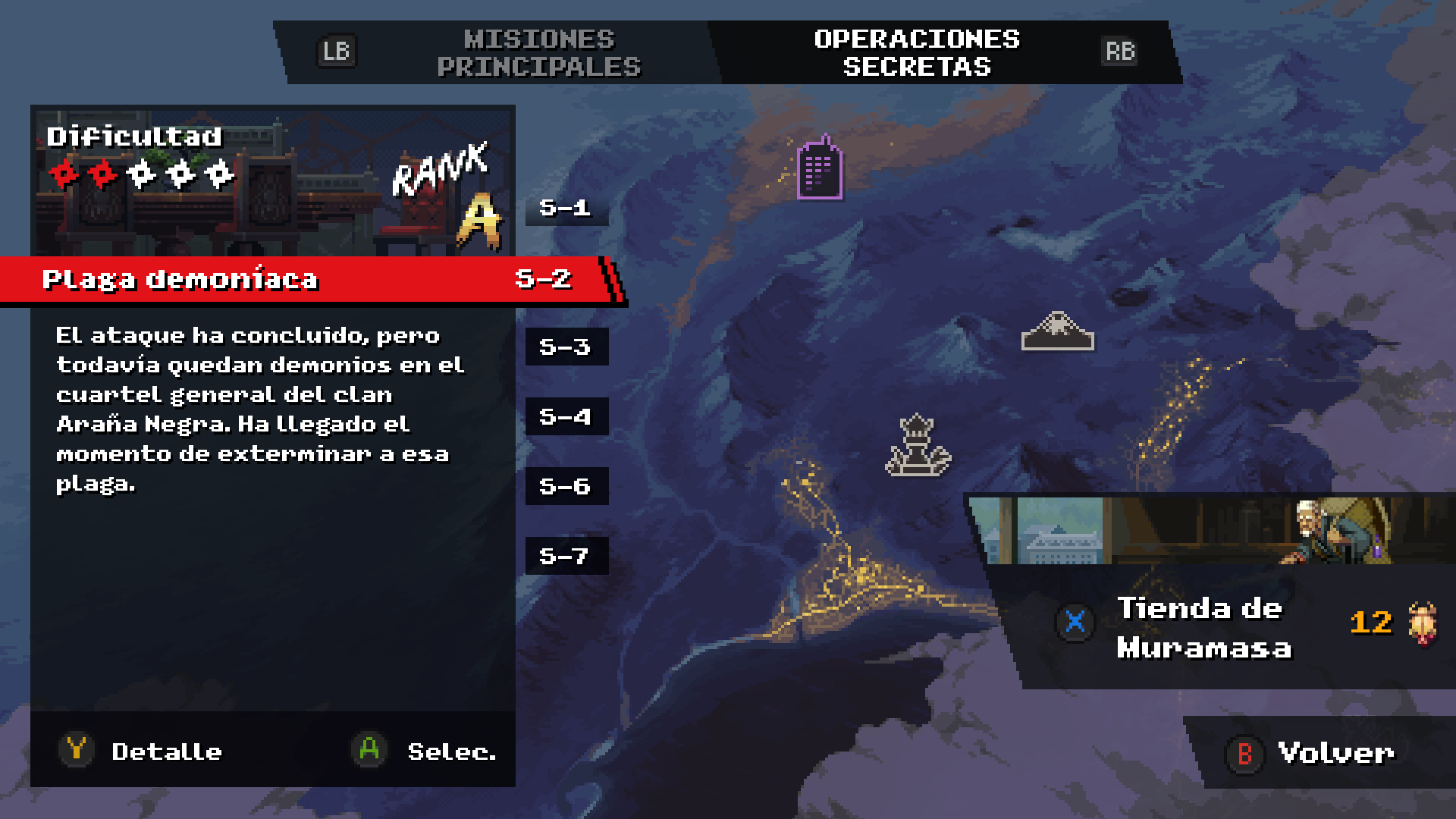Screen dimensions: 1456x819
Task: Open mission S-4 entry
Action: [566, 416]
